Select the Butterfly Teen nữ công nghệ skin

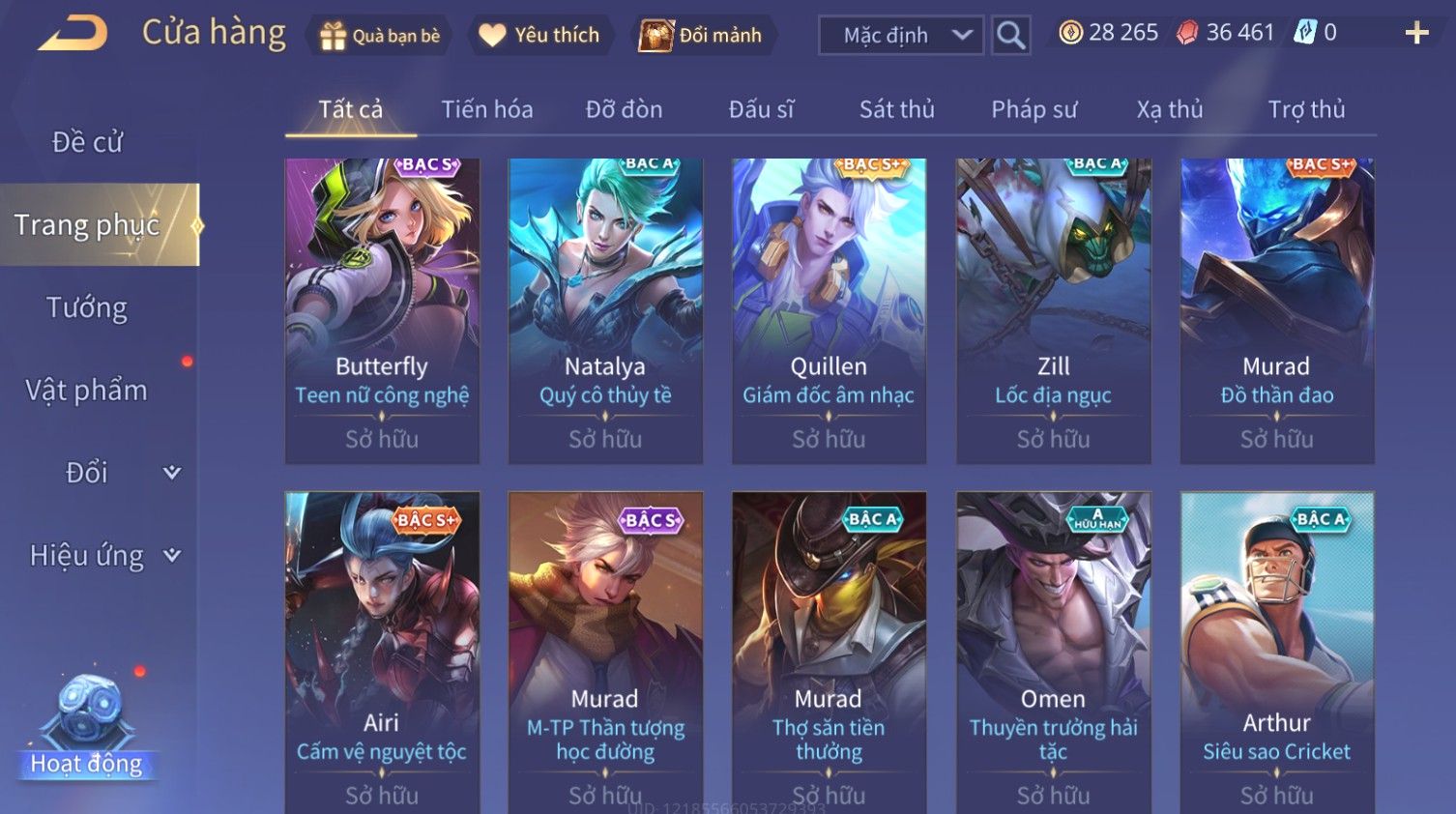tap(382, 310)
